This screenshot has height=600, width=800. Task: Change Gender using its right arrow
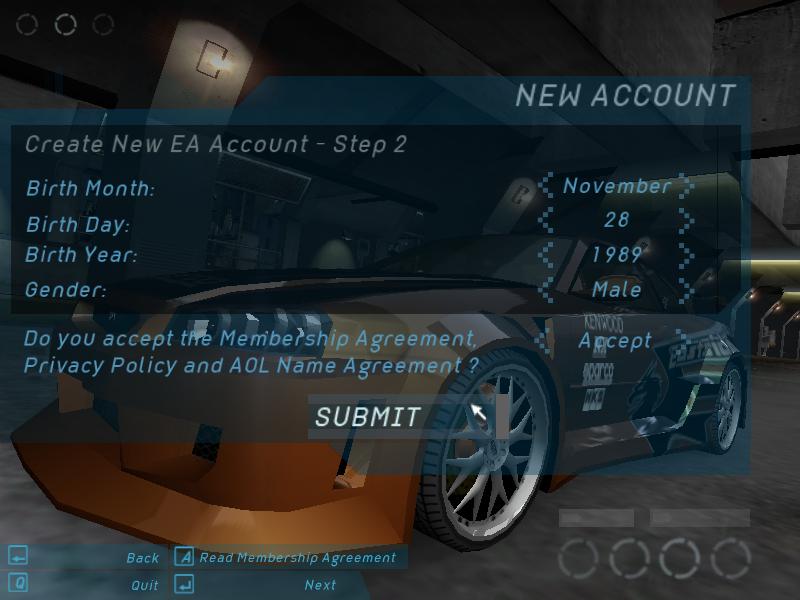tap(686, 289)
